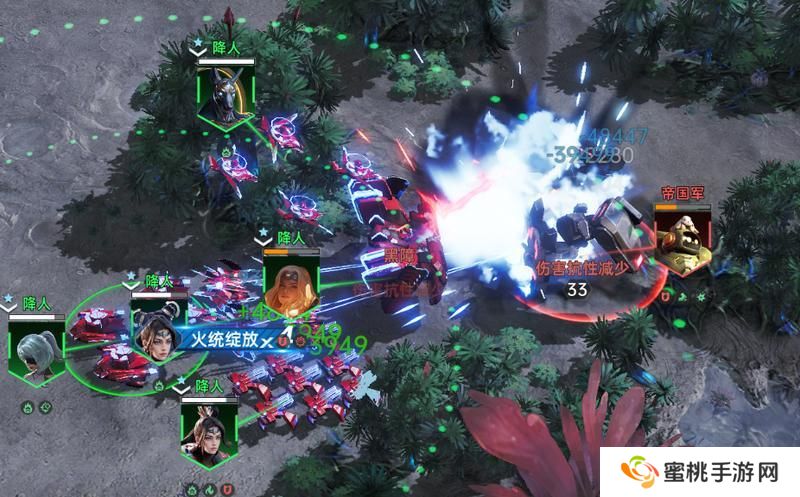Screen dimensions: 800x497
Task: Select the commander portrait casting 火铳绽放
Action: 158,325
